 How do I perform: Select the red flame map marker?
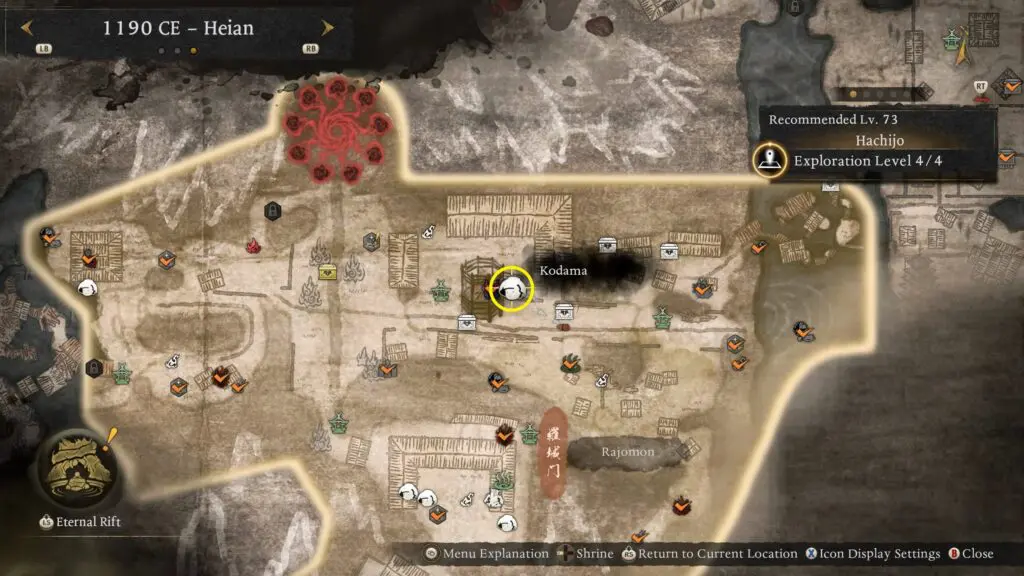253,245
